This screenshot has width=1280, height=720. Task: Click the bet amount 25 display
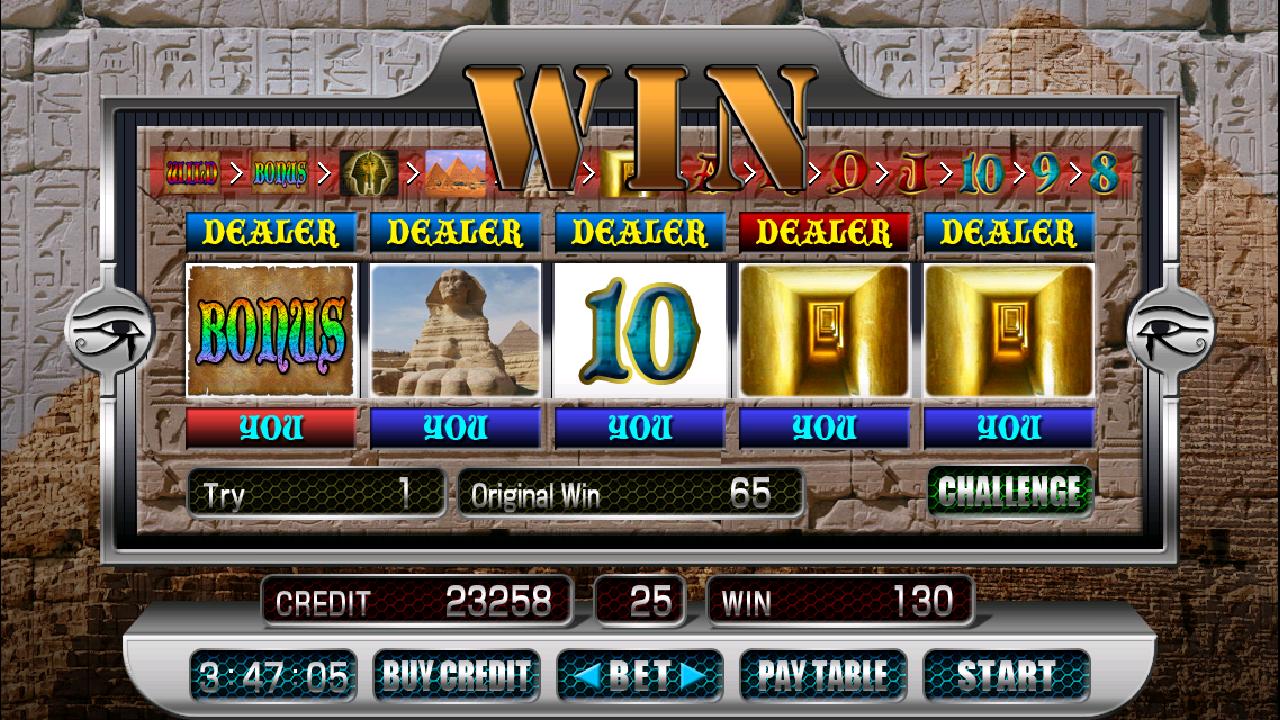click(x=640, y=601)
